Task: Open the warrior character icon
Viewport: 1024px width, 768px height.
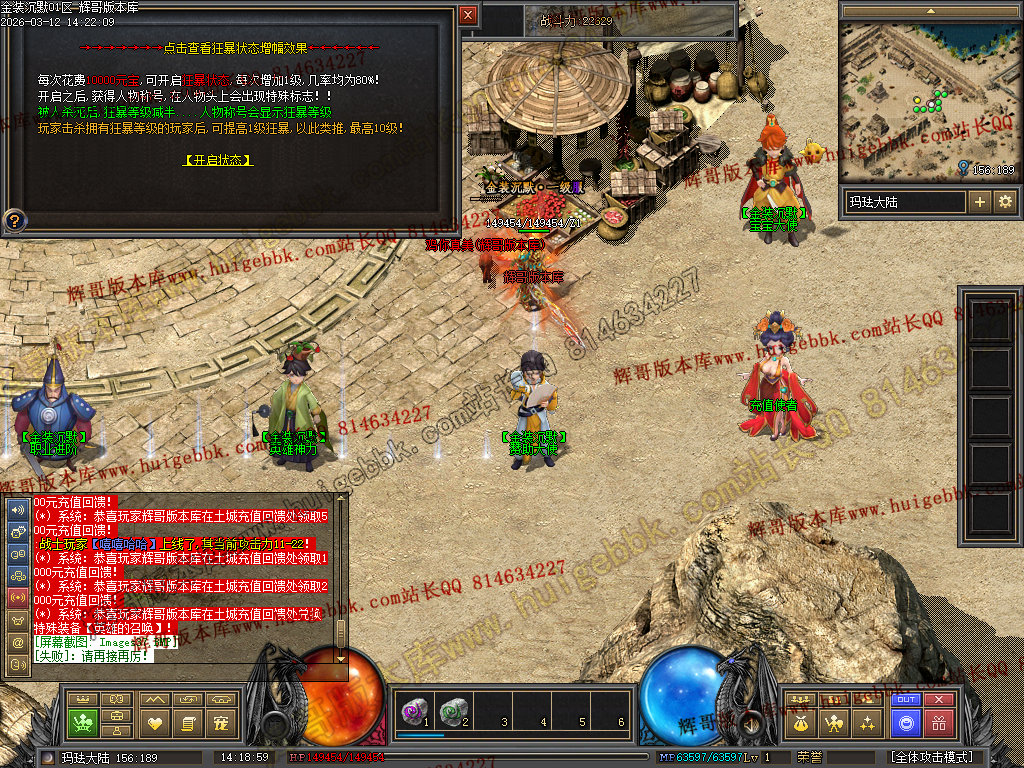Action: point(833,722)
